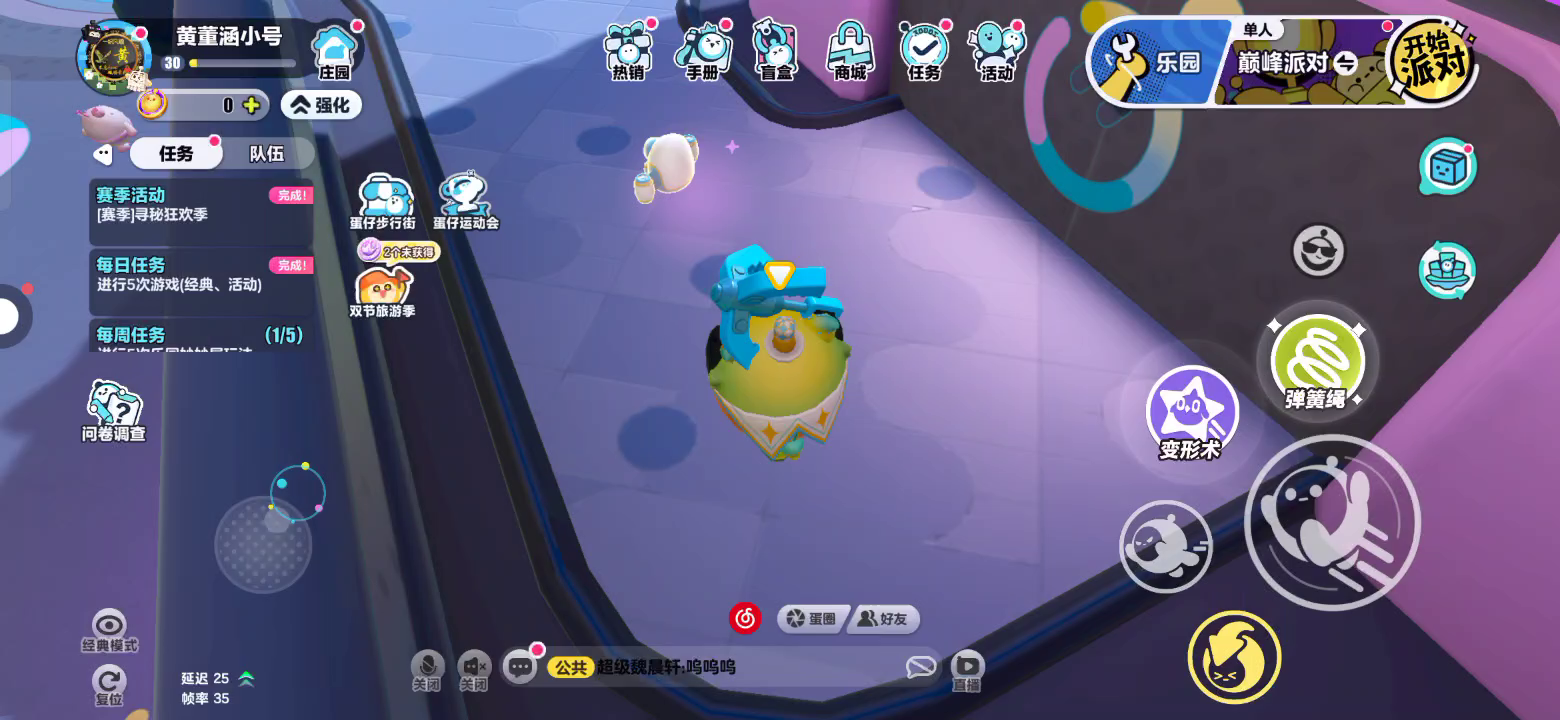
Task: Open 蛋仔运动会 sports event icon
Action: 466,201
